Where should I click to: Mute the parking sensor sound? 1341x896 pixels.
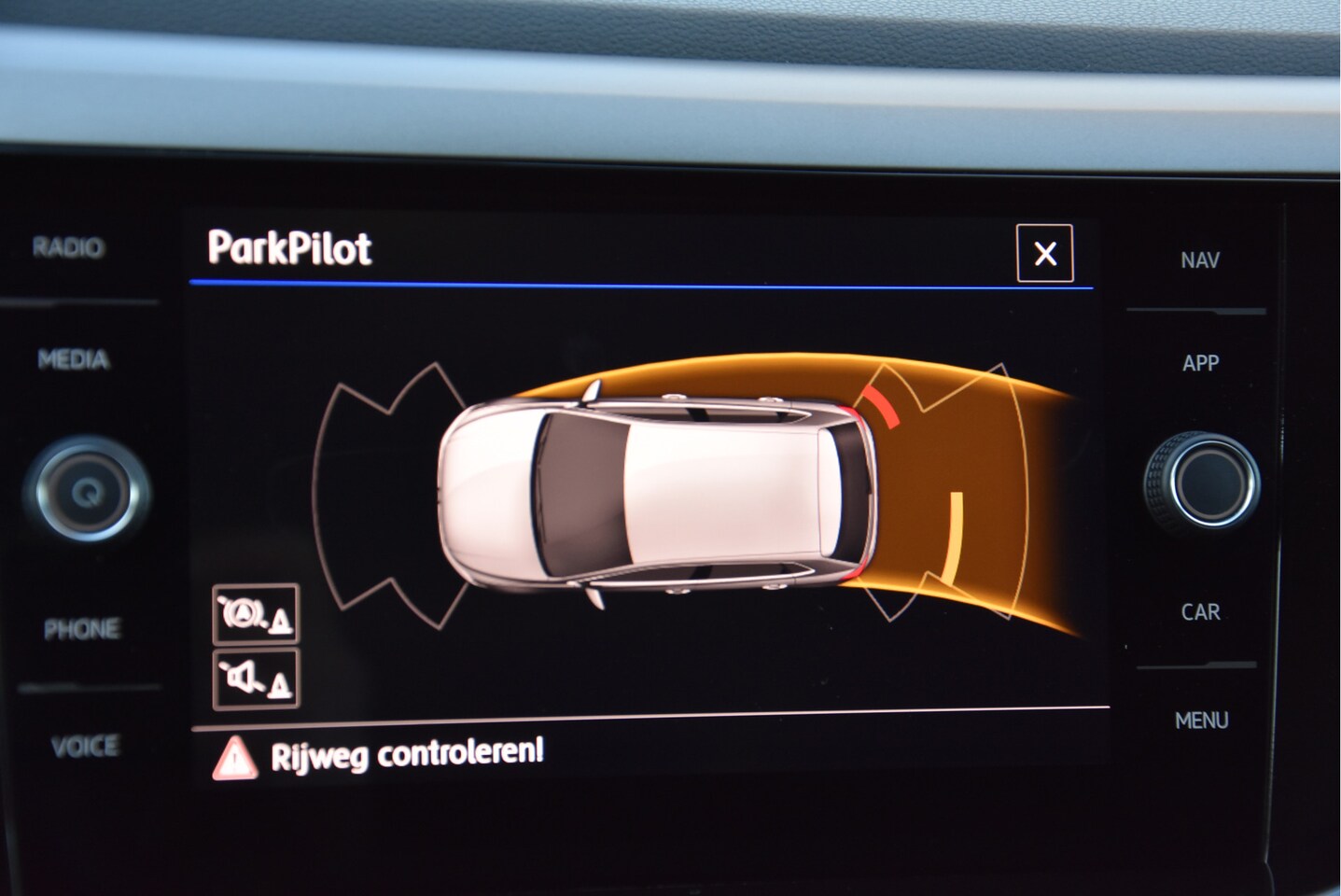coord(256,679)
